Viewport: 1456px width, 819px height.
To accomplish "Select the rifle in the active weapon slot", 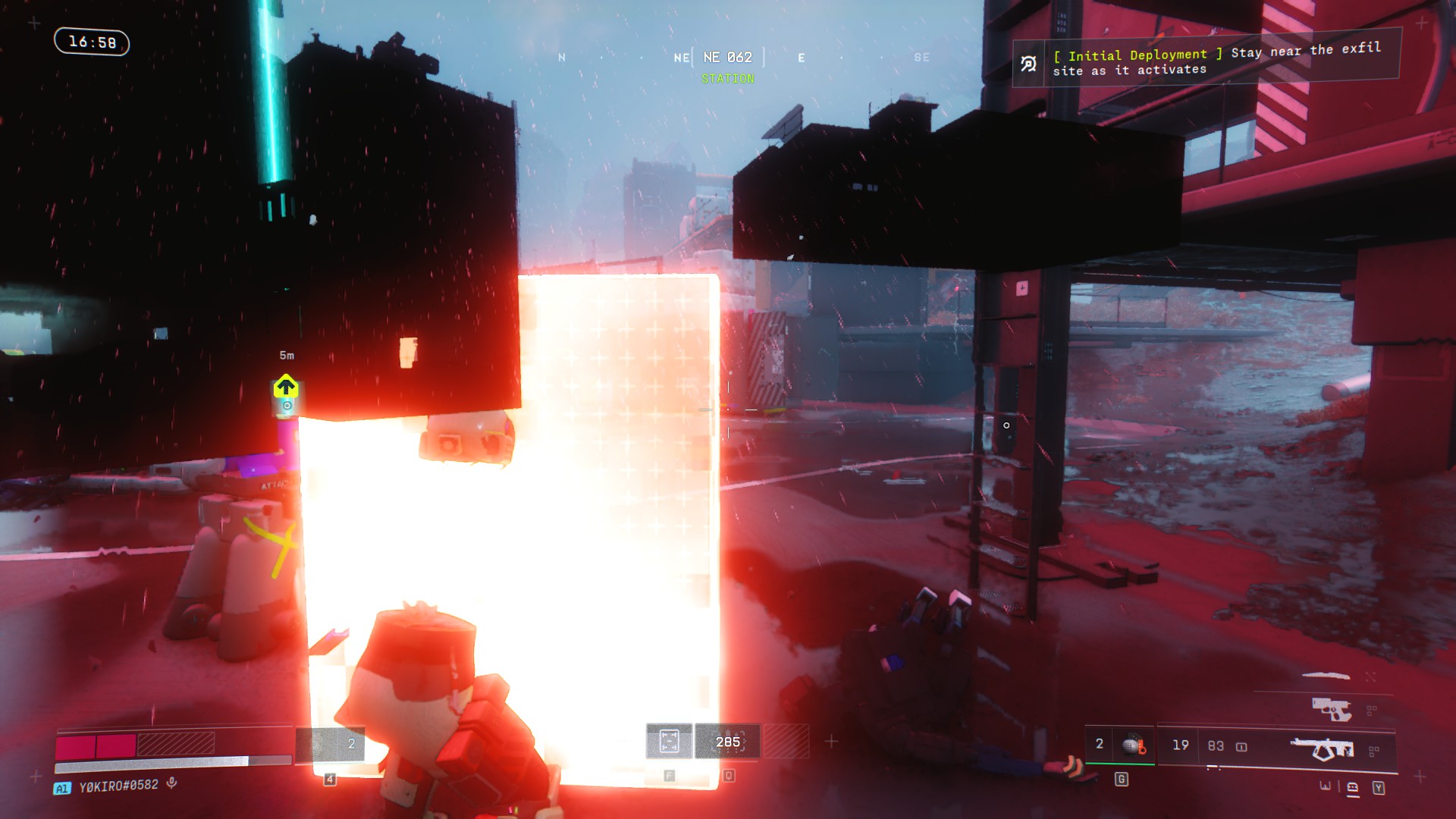I will click(x=1323, y=749).
